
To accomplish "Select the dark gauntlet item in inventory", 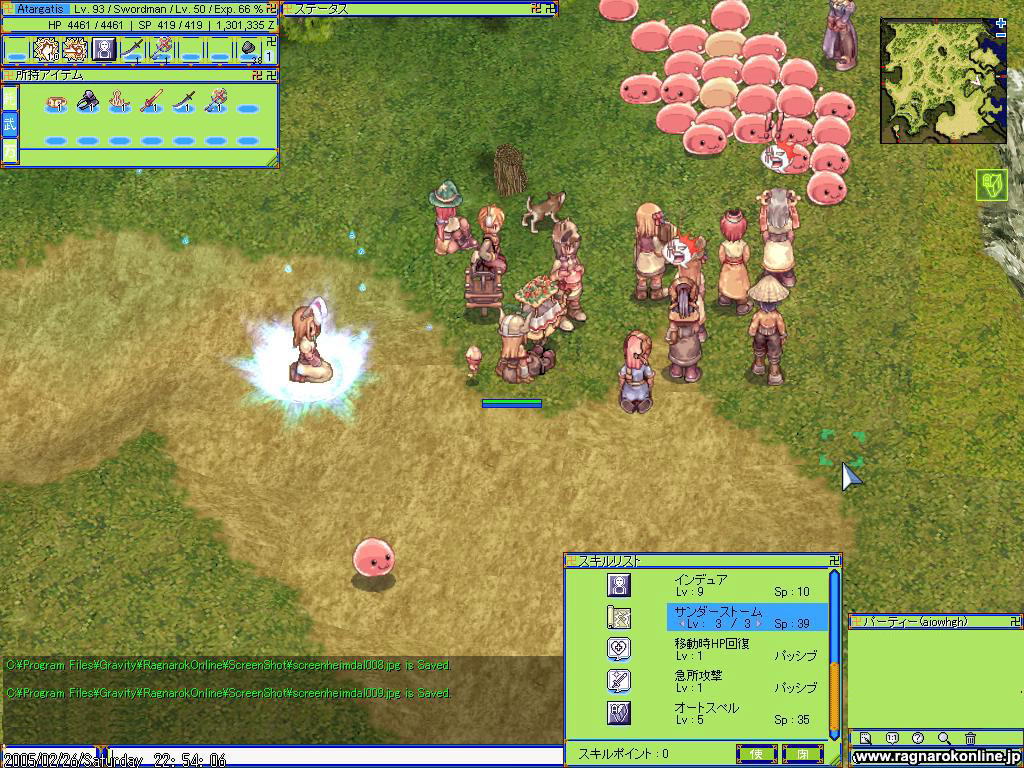I will [87, 100].
